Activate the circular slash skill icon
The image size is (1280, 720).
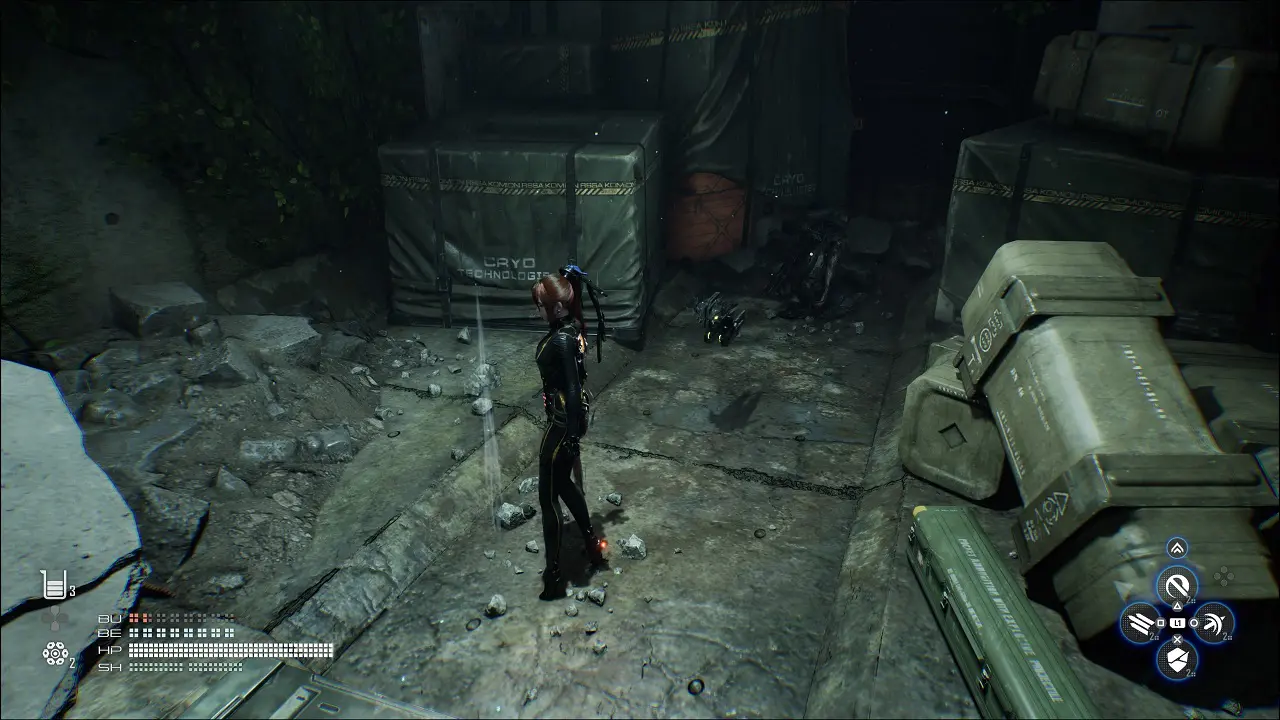coord(1177,585)
